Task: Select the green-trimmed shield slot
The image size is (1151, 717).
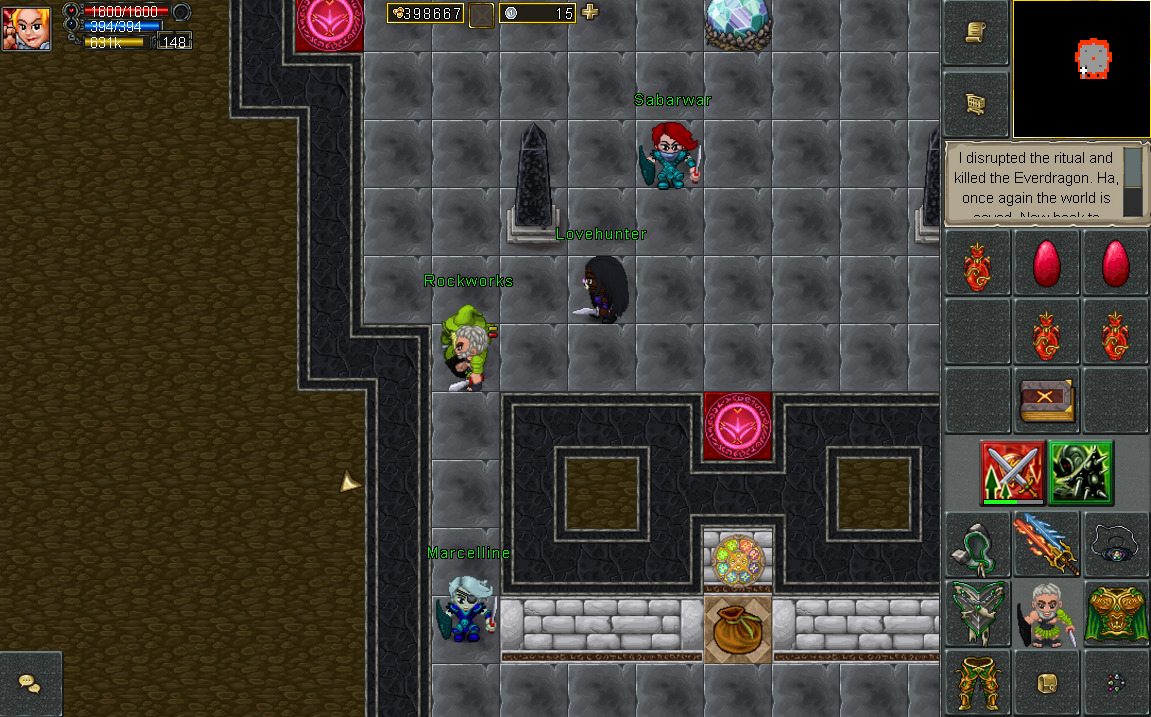Action: [x=976, y=612]
